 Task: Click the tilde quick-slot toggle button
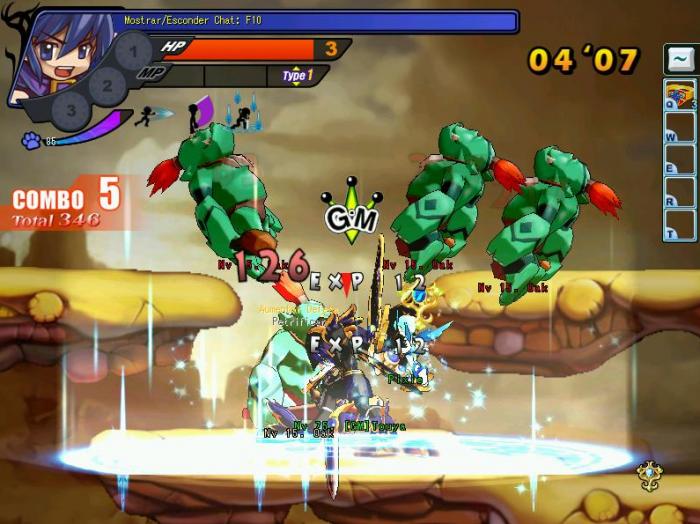(x=679, y=60)
